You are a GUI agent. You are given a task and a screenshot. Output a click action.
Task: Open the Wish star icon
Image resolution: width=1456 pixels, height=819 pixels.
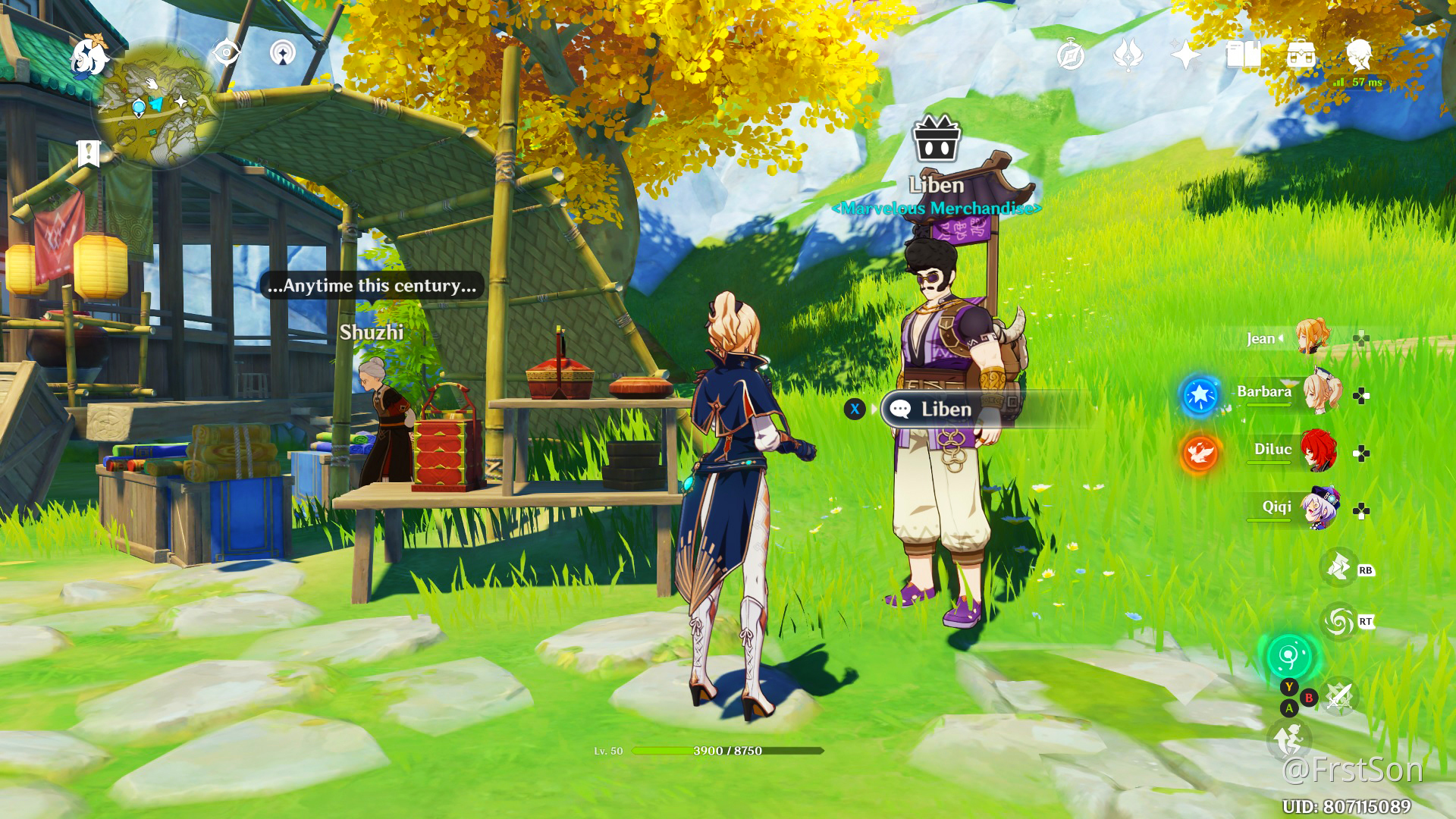(x=1185, y=55)
